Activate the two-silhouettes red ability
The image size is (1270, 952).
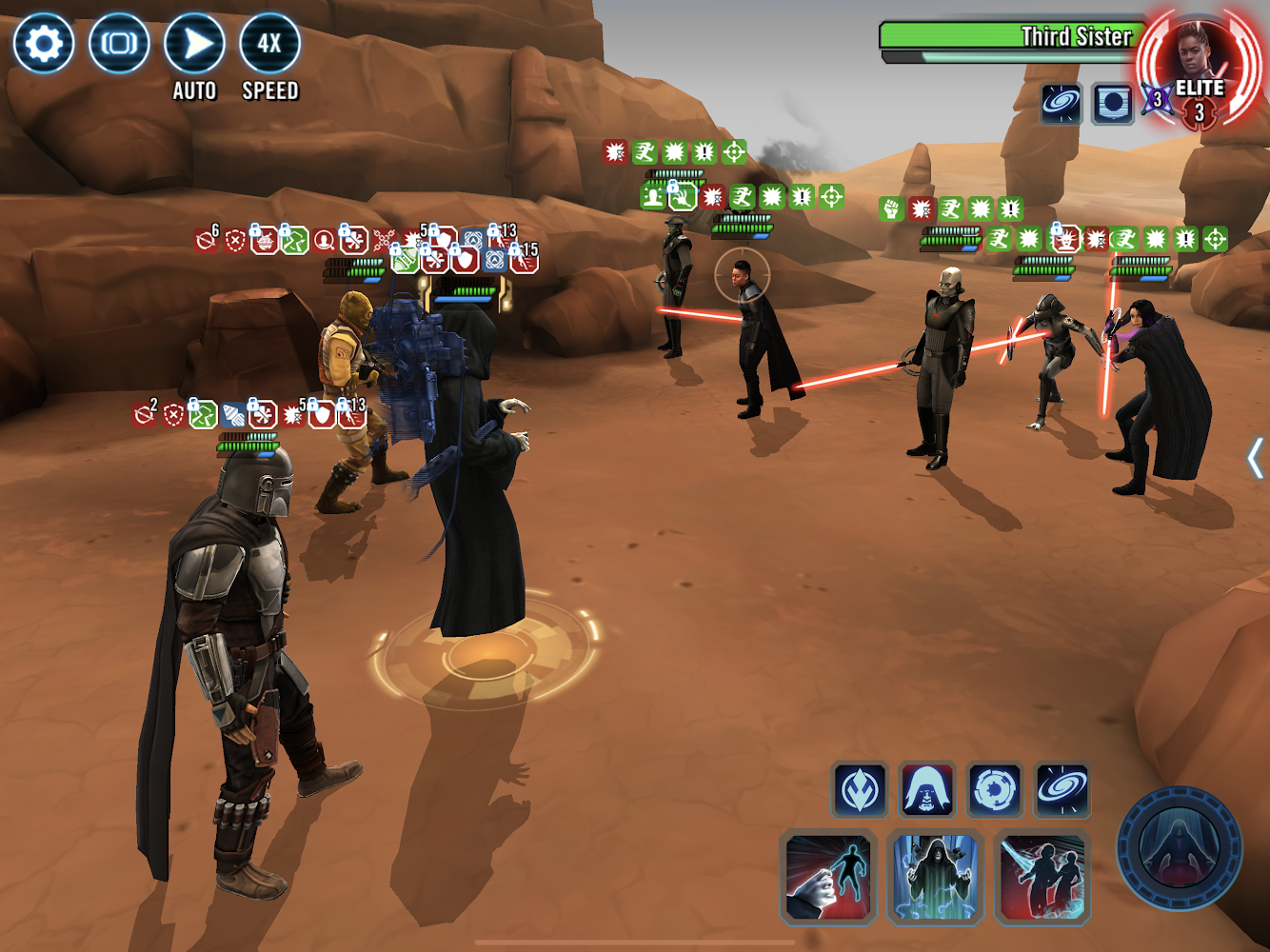(1043, 878)
